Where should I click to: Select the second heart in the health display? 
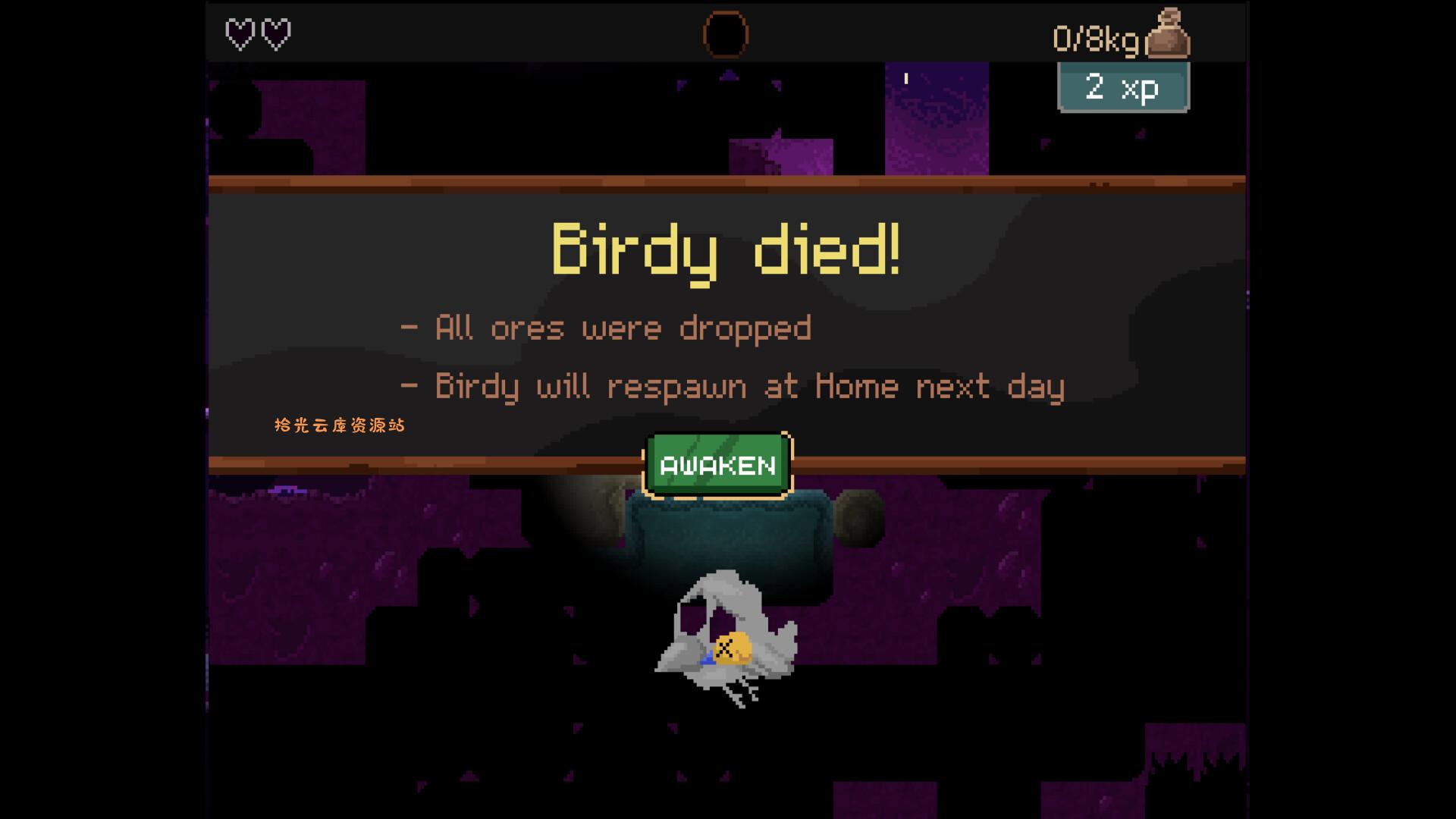278,33
